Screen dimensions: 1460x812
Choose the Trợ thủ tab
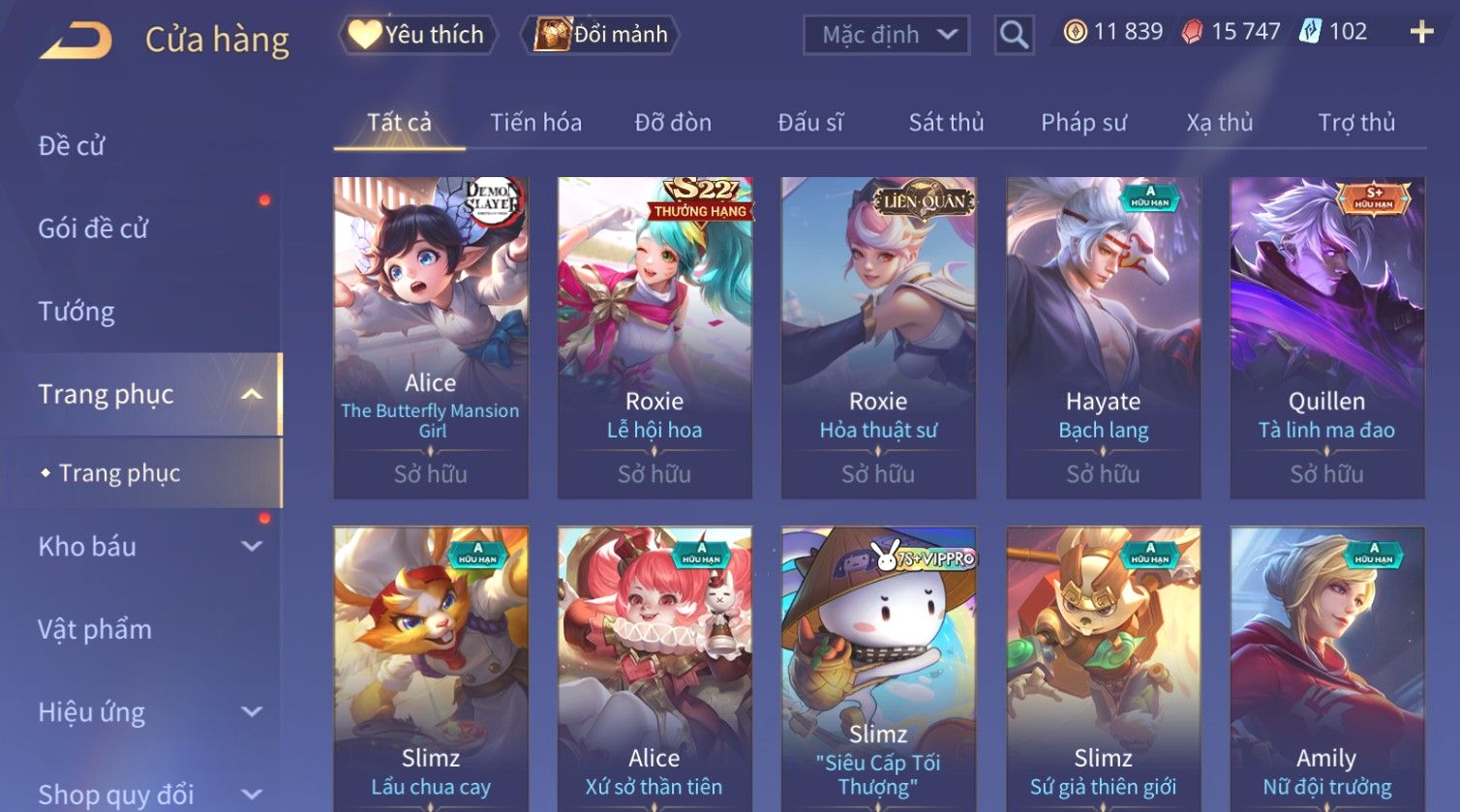[1355, 123]
